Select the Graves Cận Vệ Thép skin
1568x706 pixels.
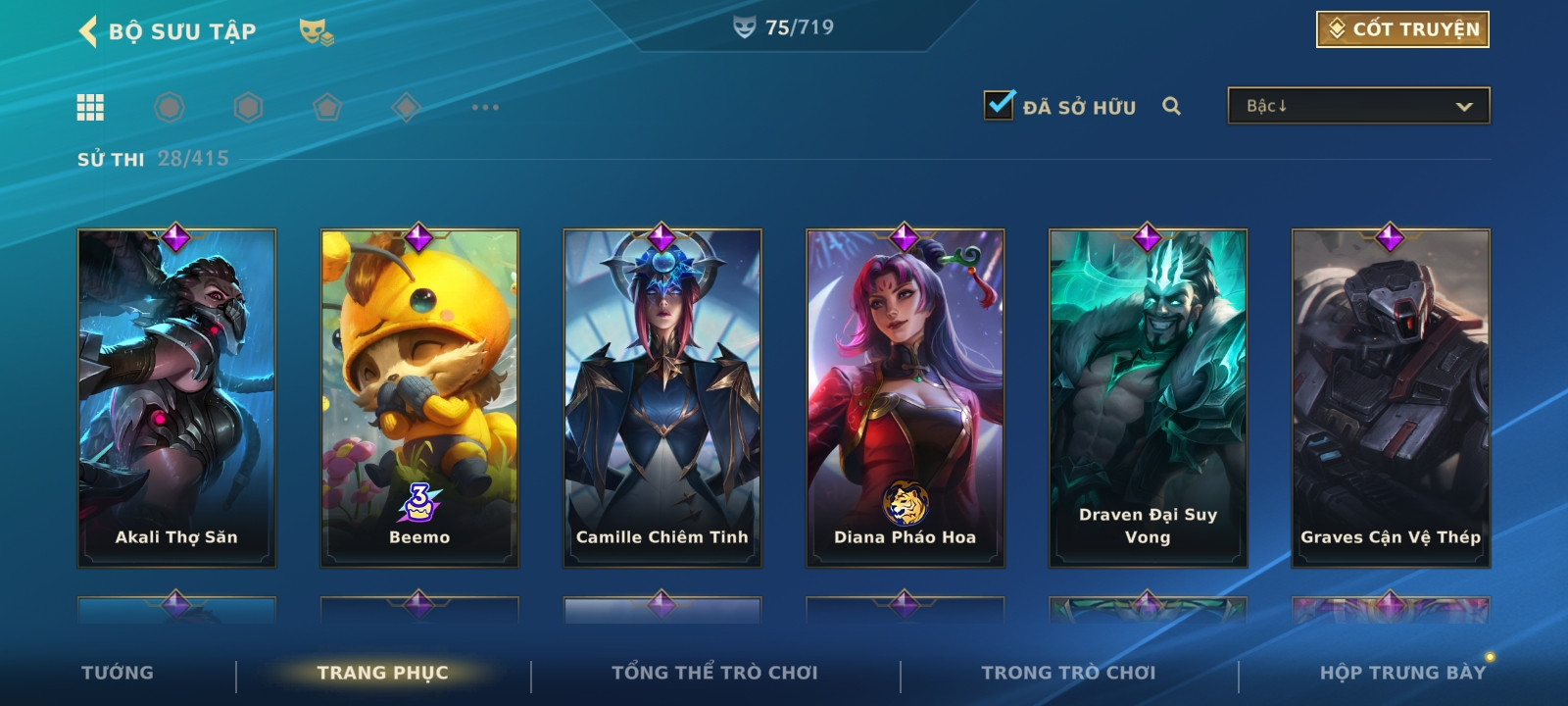(x=1392, y=397)
